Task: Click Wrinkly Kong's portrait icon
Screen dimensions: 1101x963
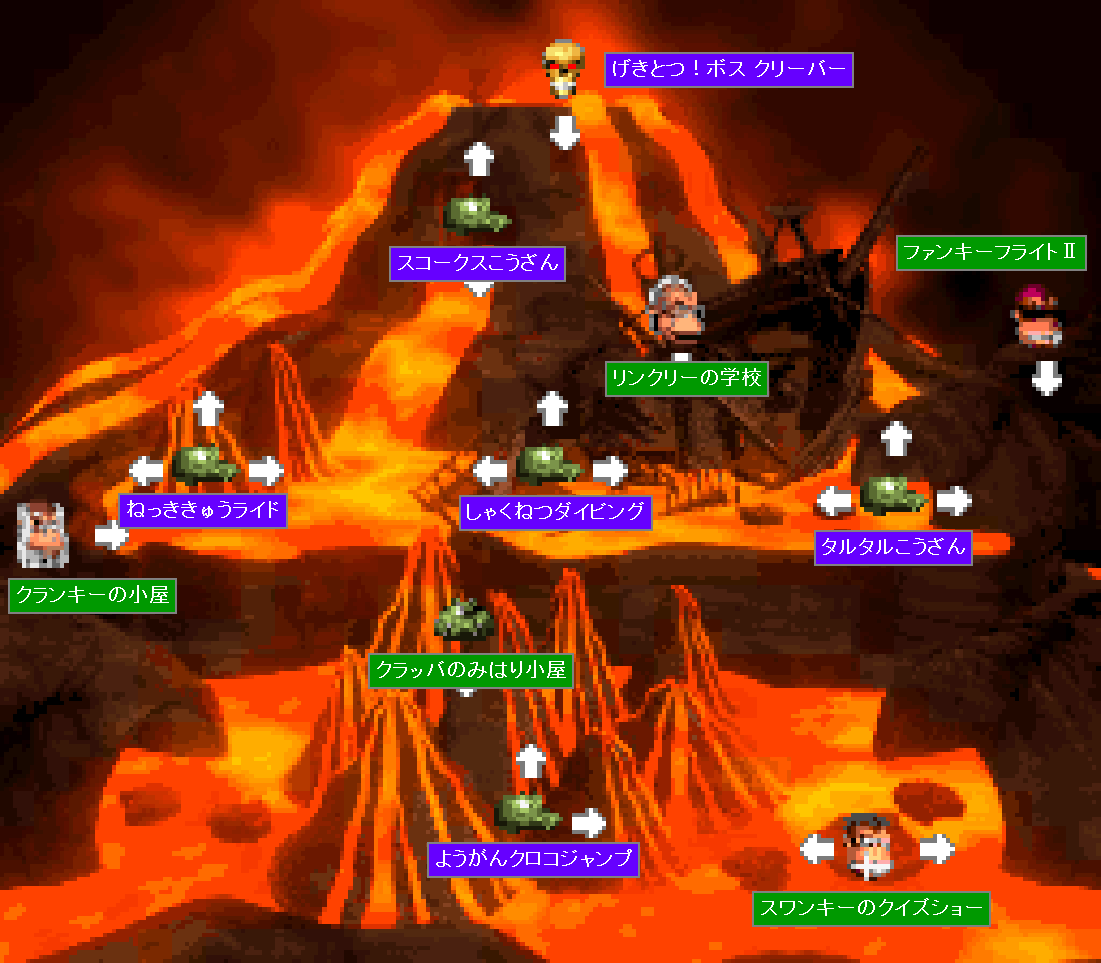Action: click(676, 310)
